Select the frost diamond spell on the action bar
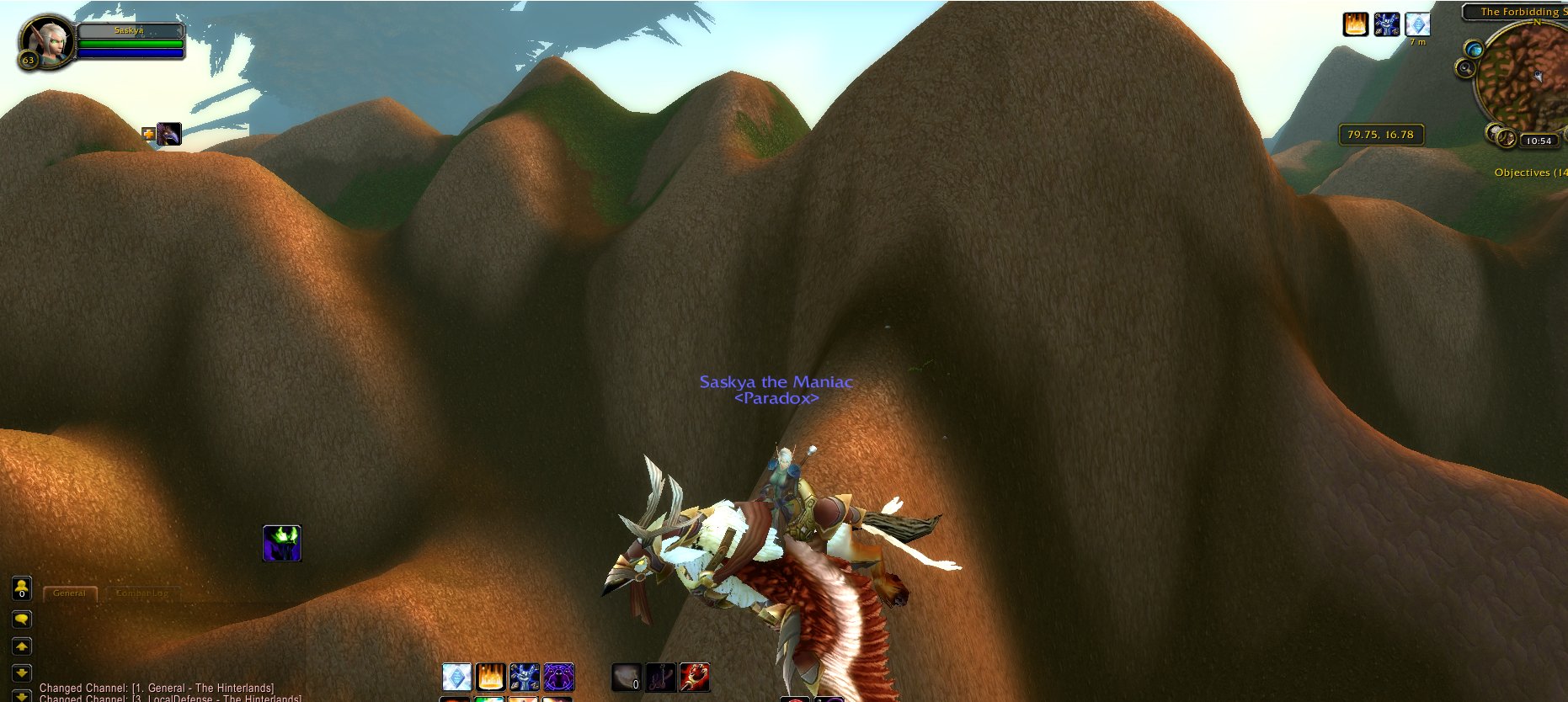This screenshot has height=702, width=1568. tap(457, 676)
